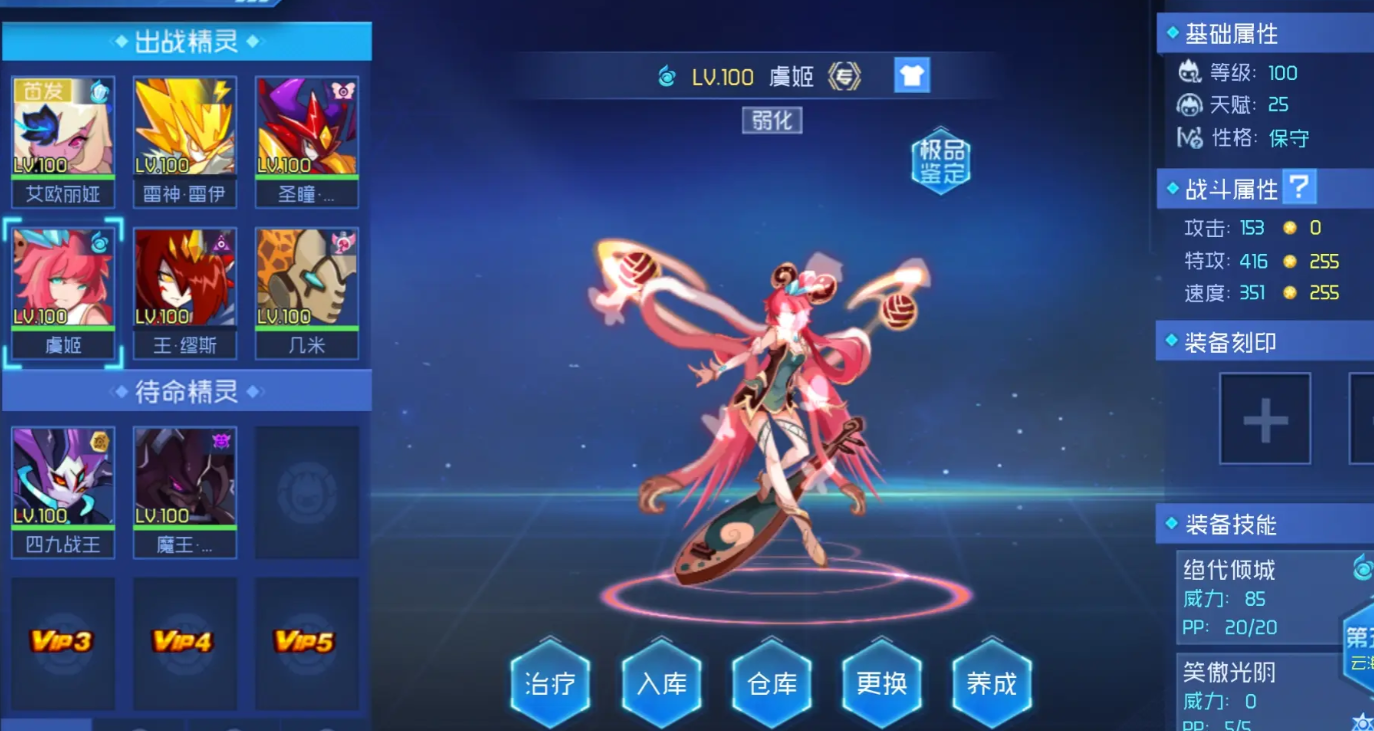Unlock the VIP5 spirit slot
Viewport: 1374px width, 731px height.
click(306, 641)
